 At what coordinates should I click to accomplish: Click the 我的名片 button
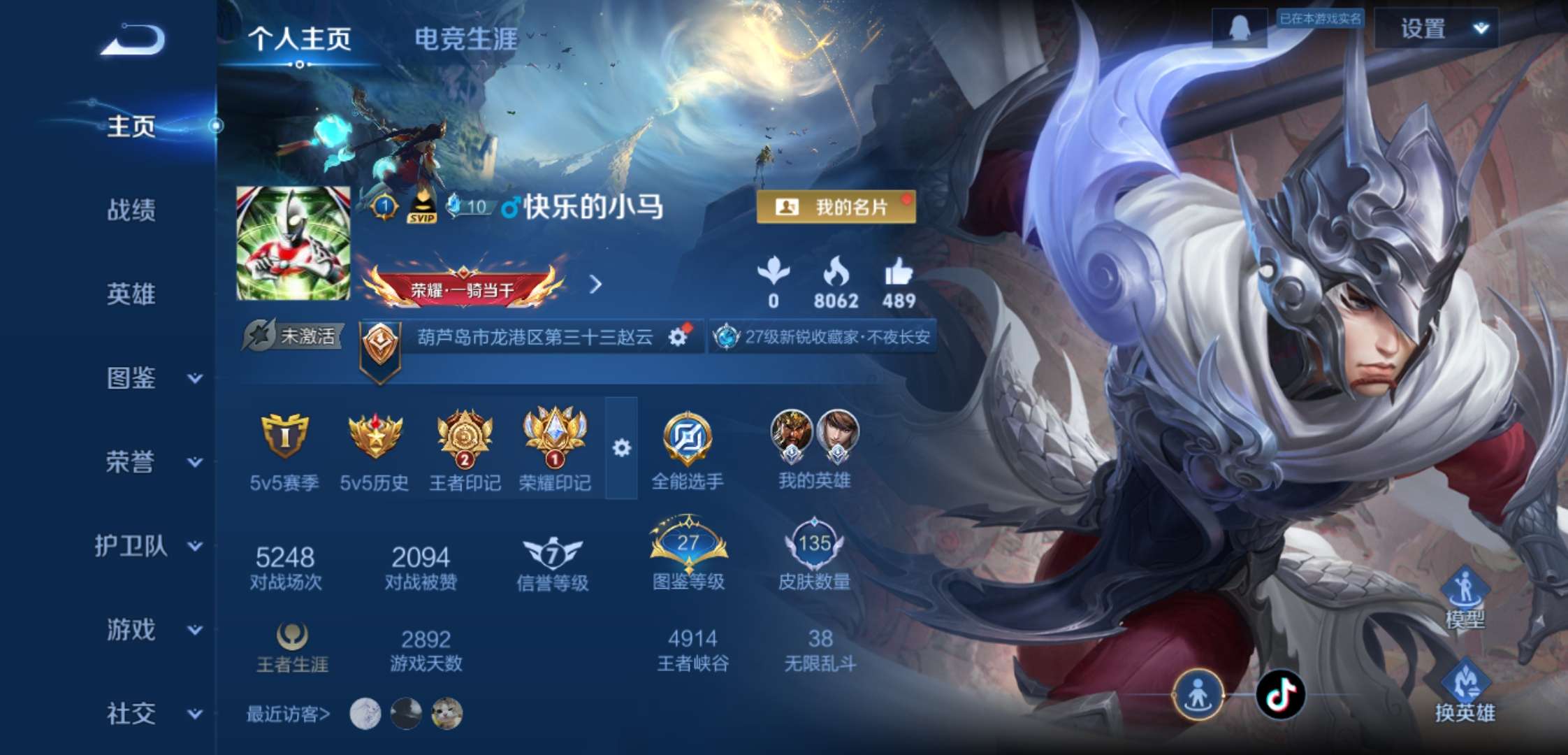tap(836, 207)
